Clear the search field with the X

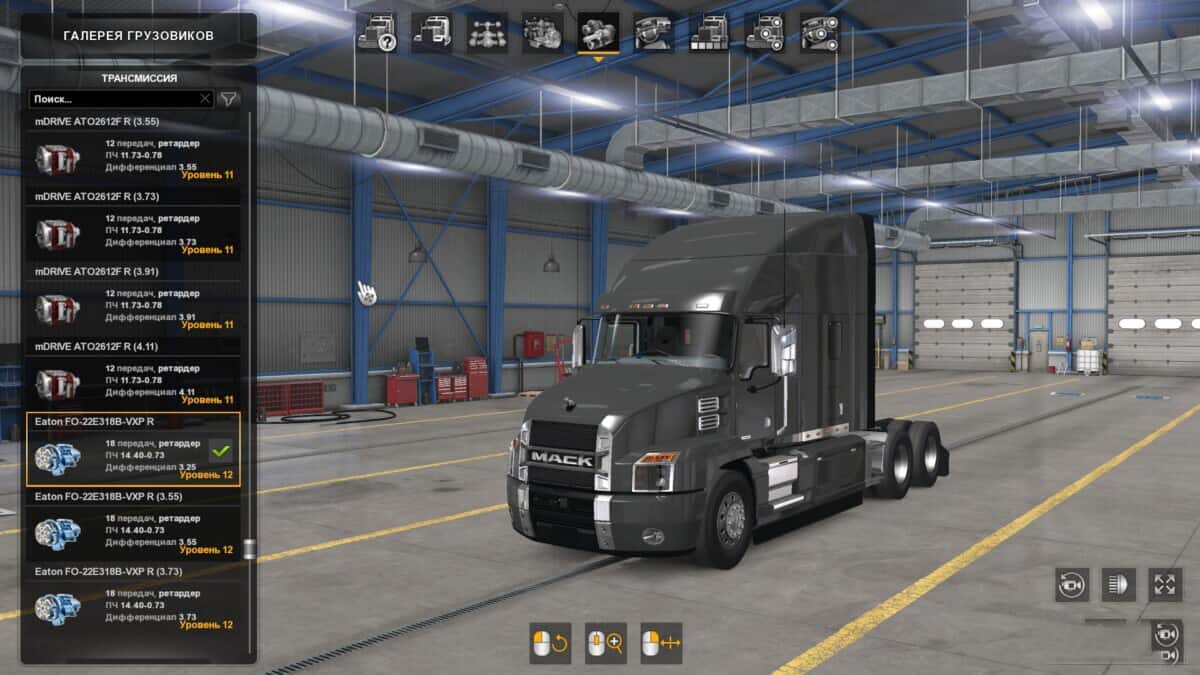205,99
